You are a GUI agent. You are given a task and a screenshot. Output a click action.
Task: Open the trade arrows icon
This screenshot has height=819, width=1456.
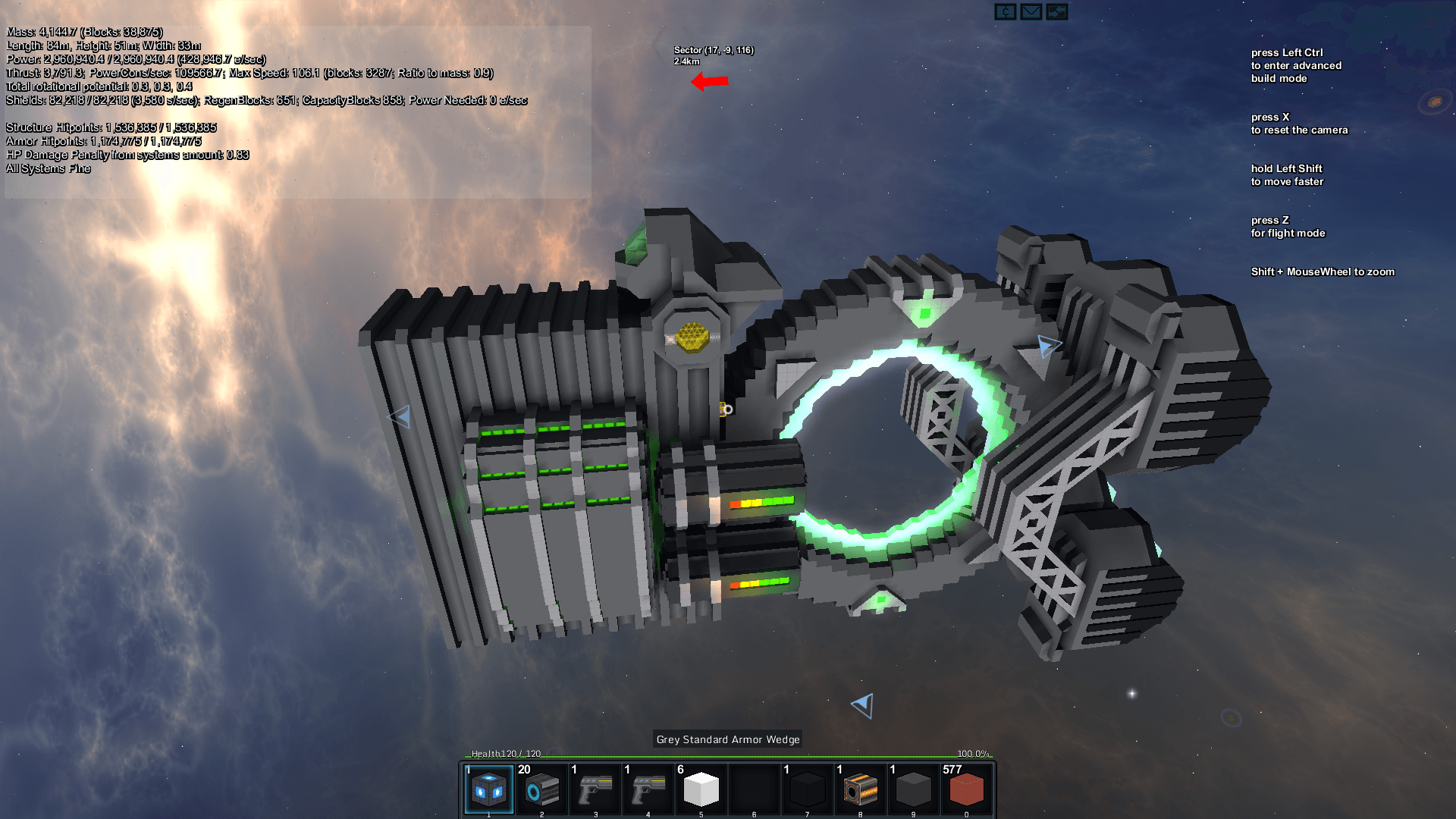tap(1057, 12)
